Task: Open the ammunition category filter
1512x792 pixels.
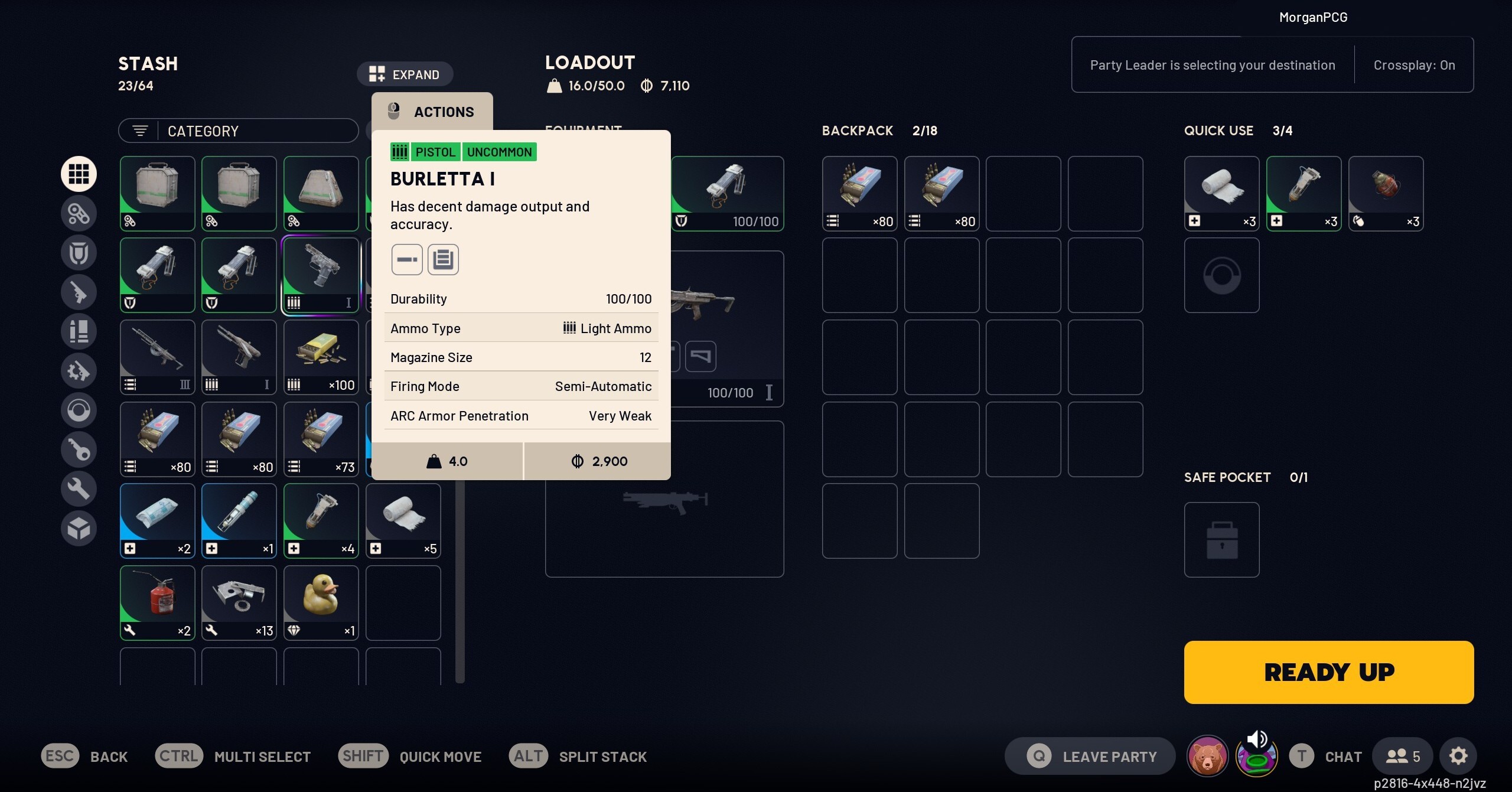Action: tap(79, 332)
